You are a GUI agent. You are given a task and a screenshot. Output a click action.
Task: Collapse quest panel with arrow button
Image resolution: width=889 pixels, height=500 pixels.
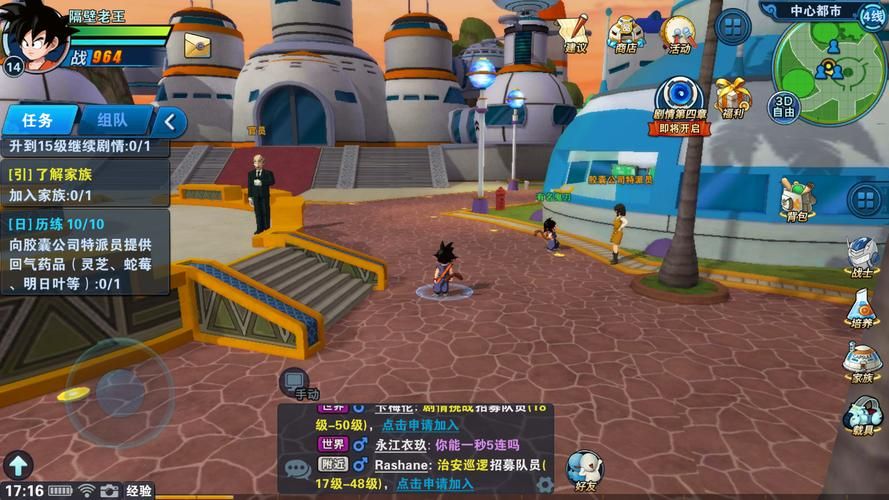click(170, 122)
